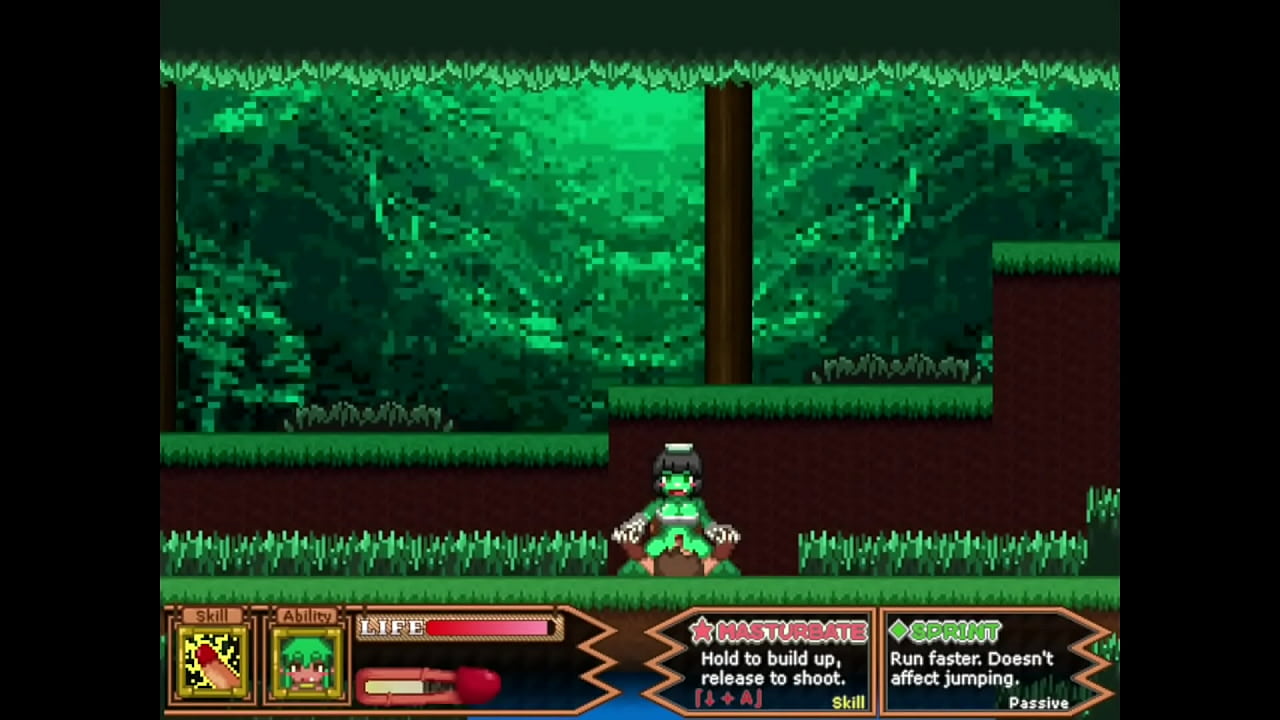
Task: Click 'Hold to build up, release to shoot' text
Action: tap(775, 669)
